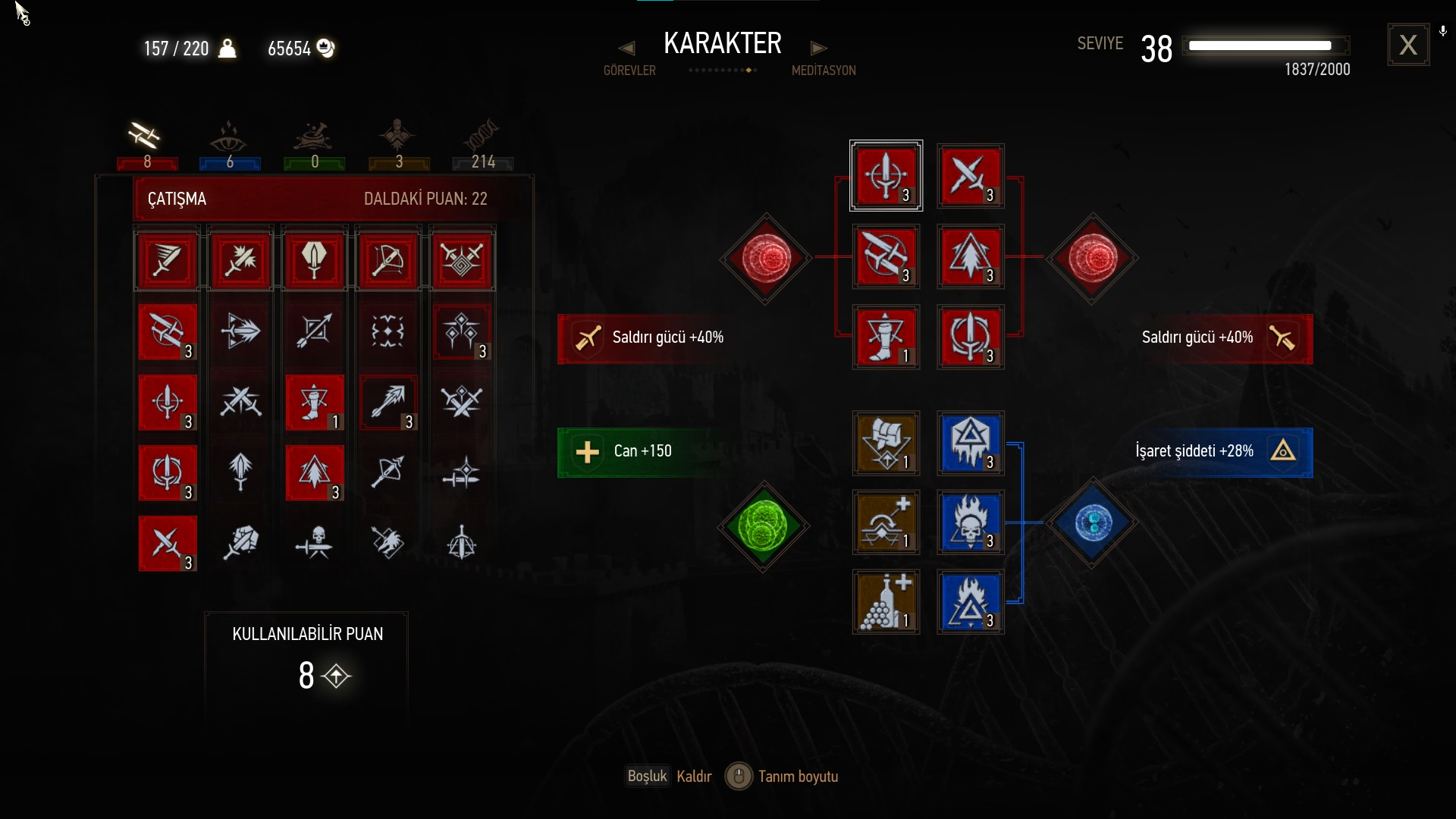Screen dimensions: 1456x819
Task: Choose the crossed swords skill at tree bottom
Action: click(168, 543)
